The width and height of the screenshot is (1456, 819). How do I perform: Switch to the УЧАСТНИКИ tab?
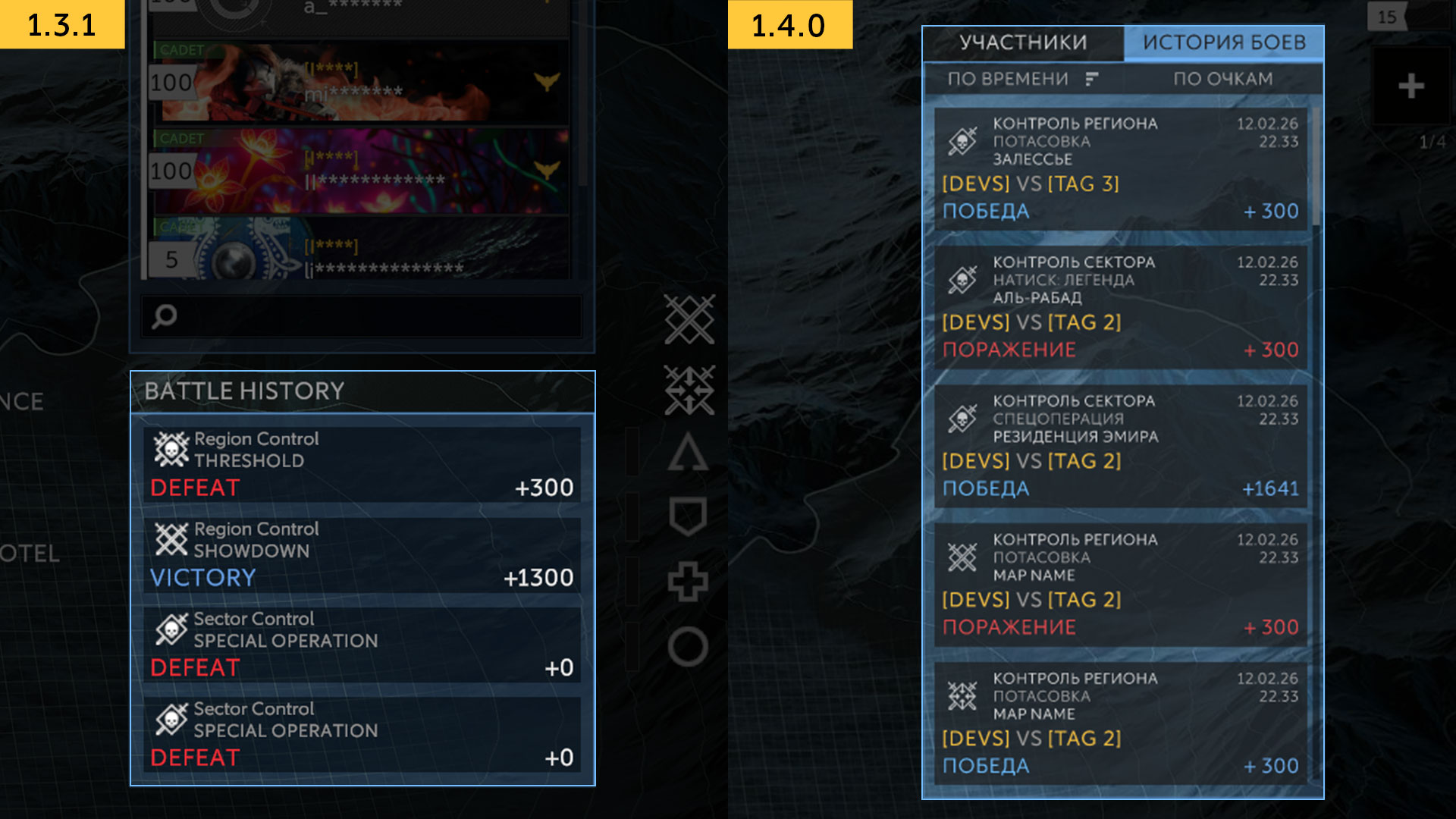click(x=1023, y=42)
